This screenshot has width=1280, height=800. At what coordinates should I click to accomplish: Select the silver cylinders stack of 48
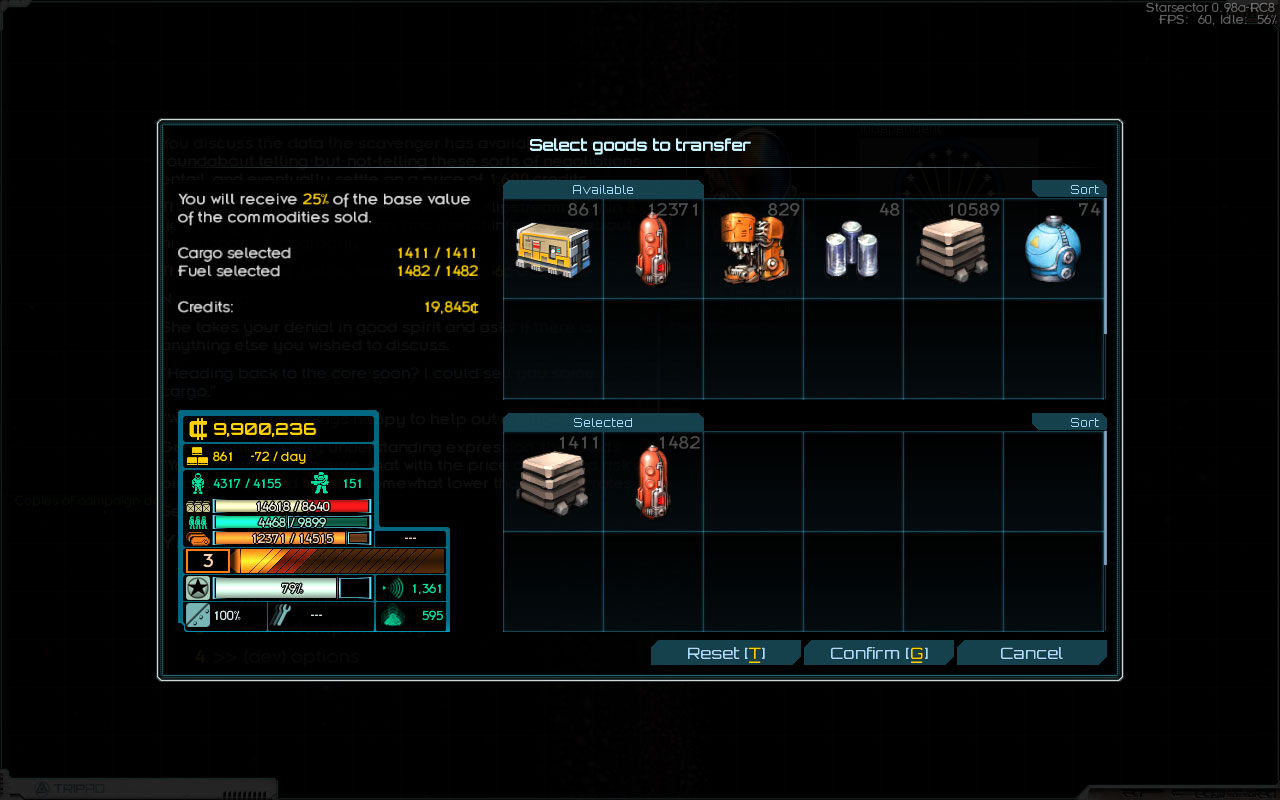click(x=853, y=249)
